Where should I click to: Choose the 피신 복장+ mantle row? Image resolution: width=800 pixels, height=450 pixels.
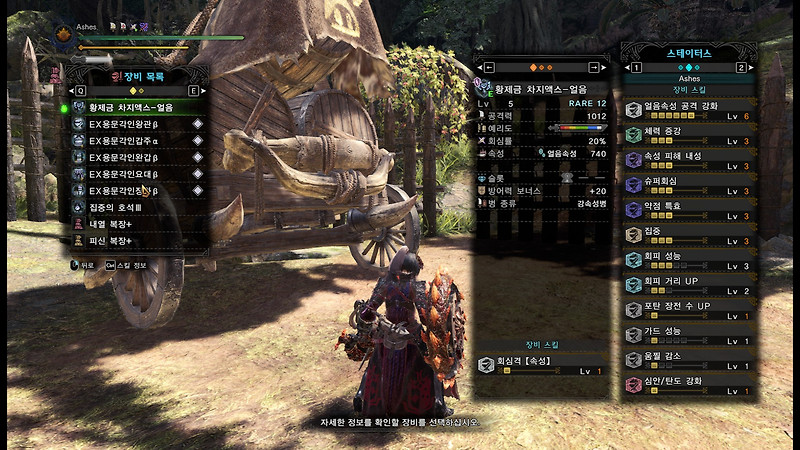pos(135,241)
